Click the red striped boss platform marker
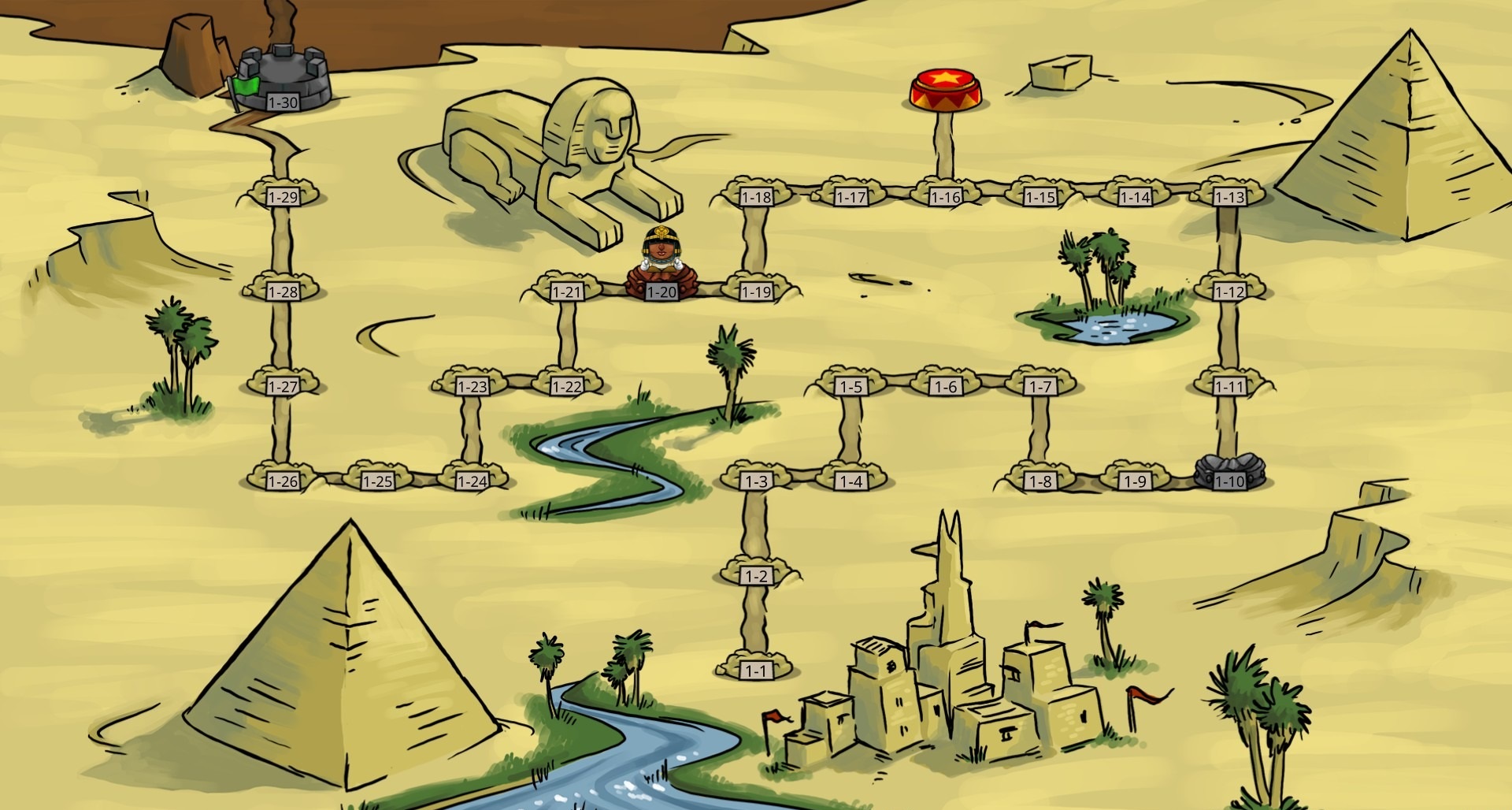This screenshot has height=810, width=1512. [x=943, y=87]
